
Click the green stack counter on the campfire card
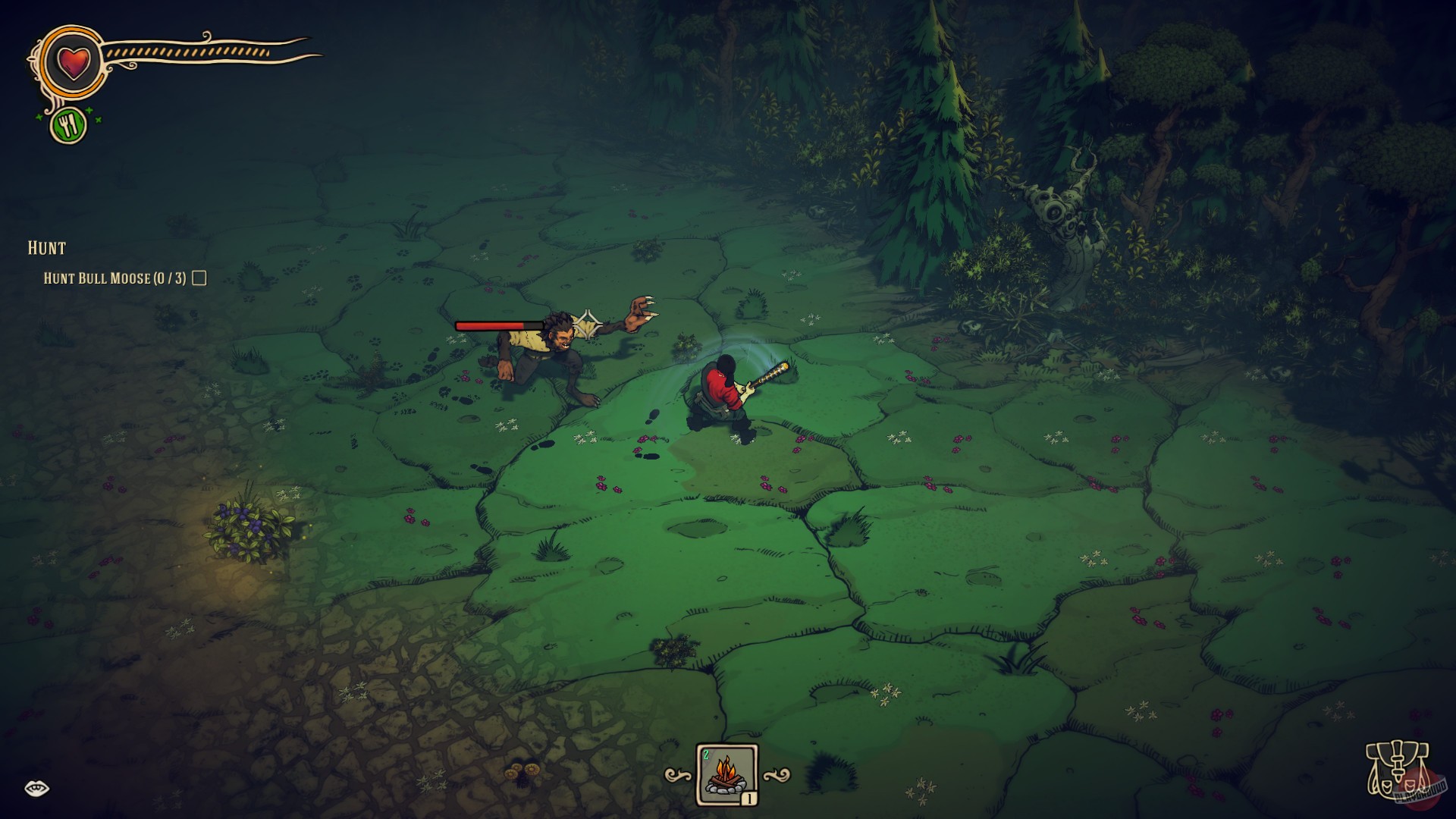coord(707,755)
